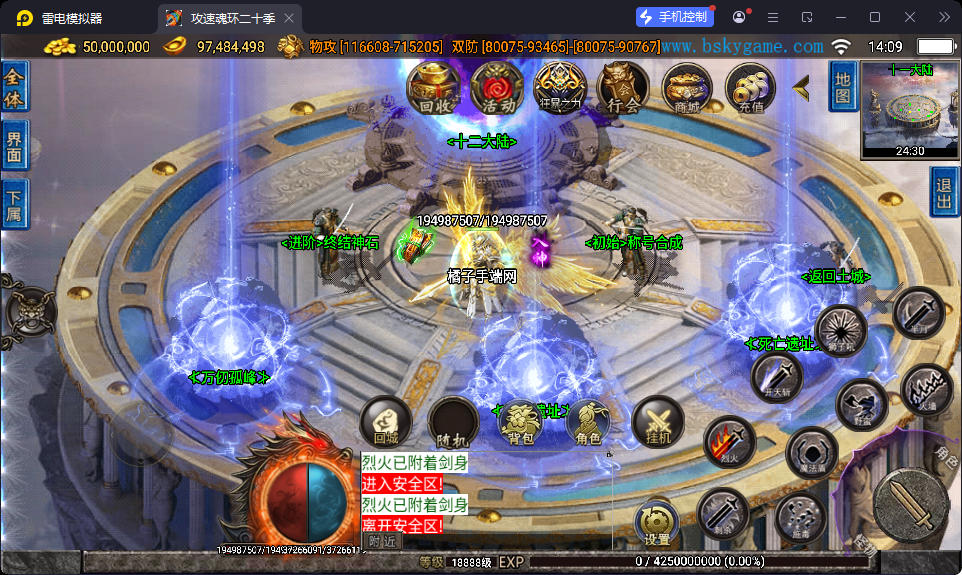Select the 全体 side tab
Image resolution: width=962 pixels, height=575 pixels.
click(14, 87)
